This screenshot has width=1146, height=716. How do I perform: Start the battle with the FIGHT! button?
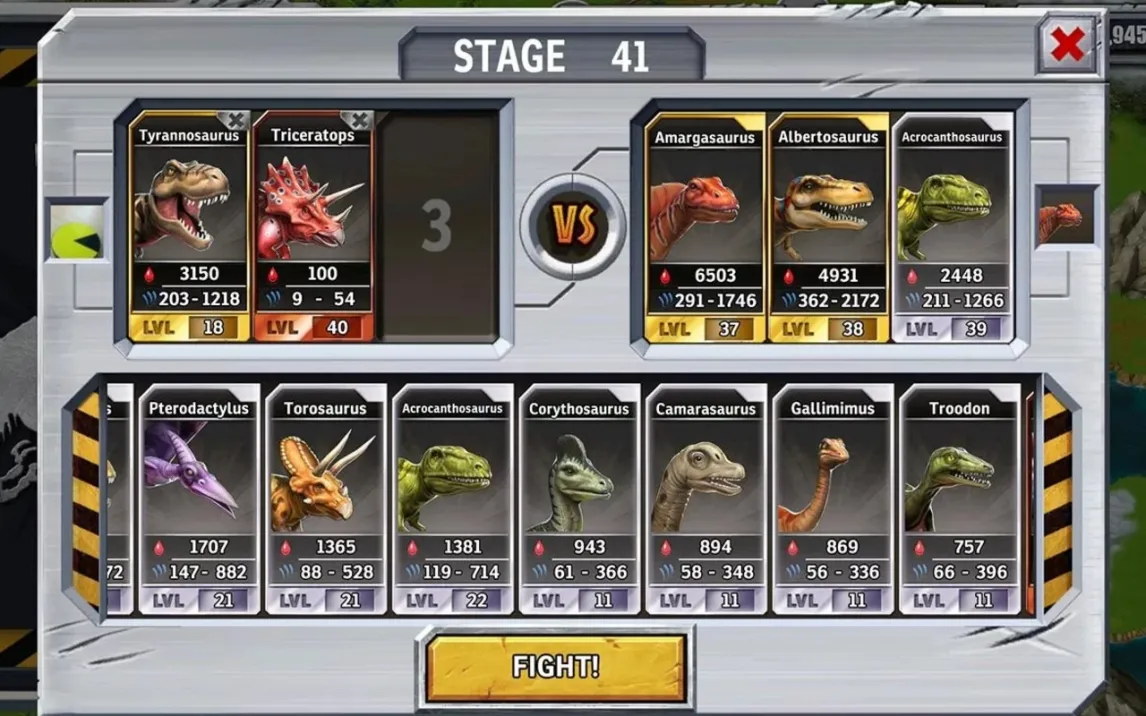click(556, 667)
